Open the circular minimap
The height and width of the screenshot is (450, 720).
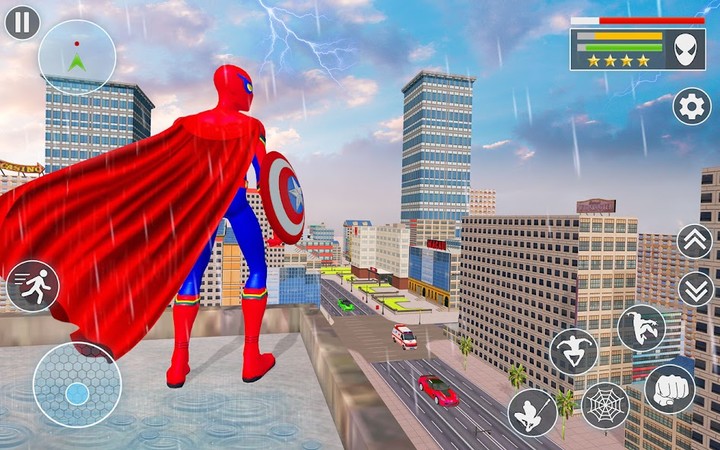77,57
